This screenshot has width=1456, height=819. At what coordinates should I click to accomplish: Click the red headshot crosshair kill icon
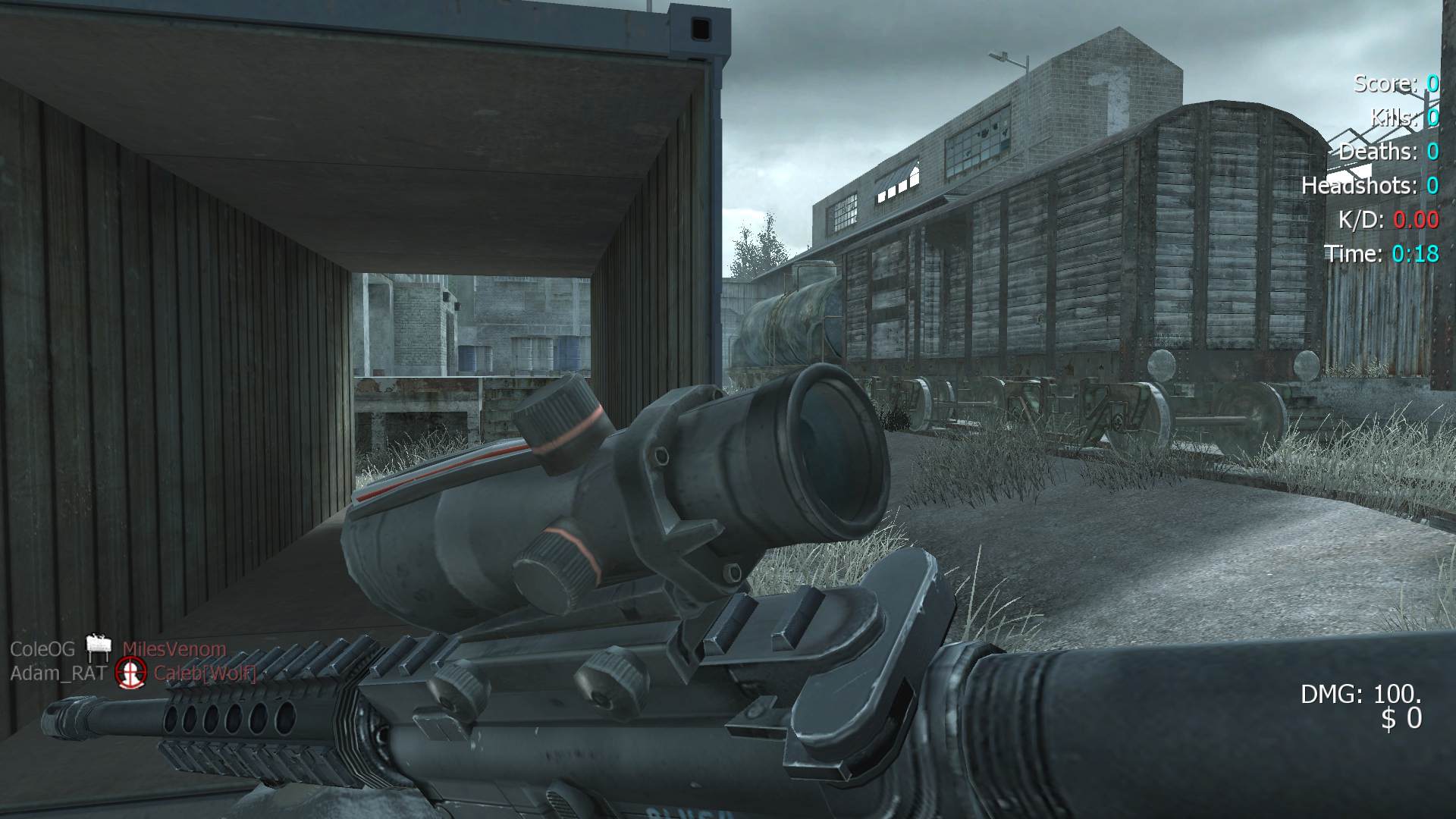point(130,672)
